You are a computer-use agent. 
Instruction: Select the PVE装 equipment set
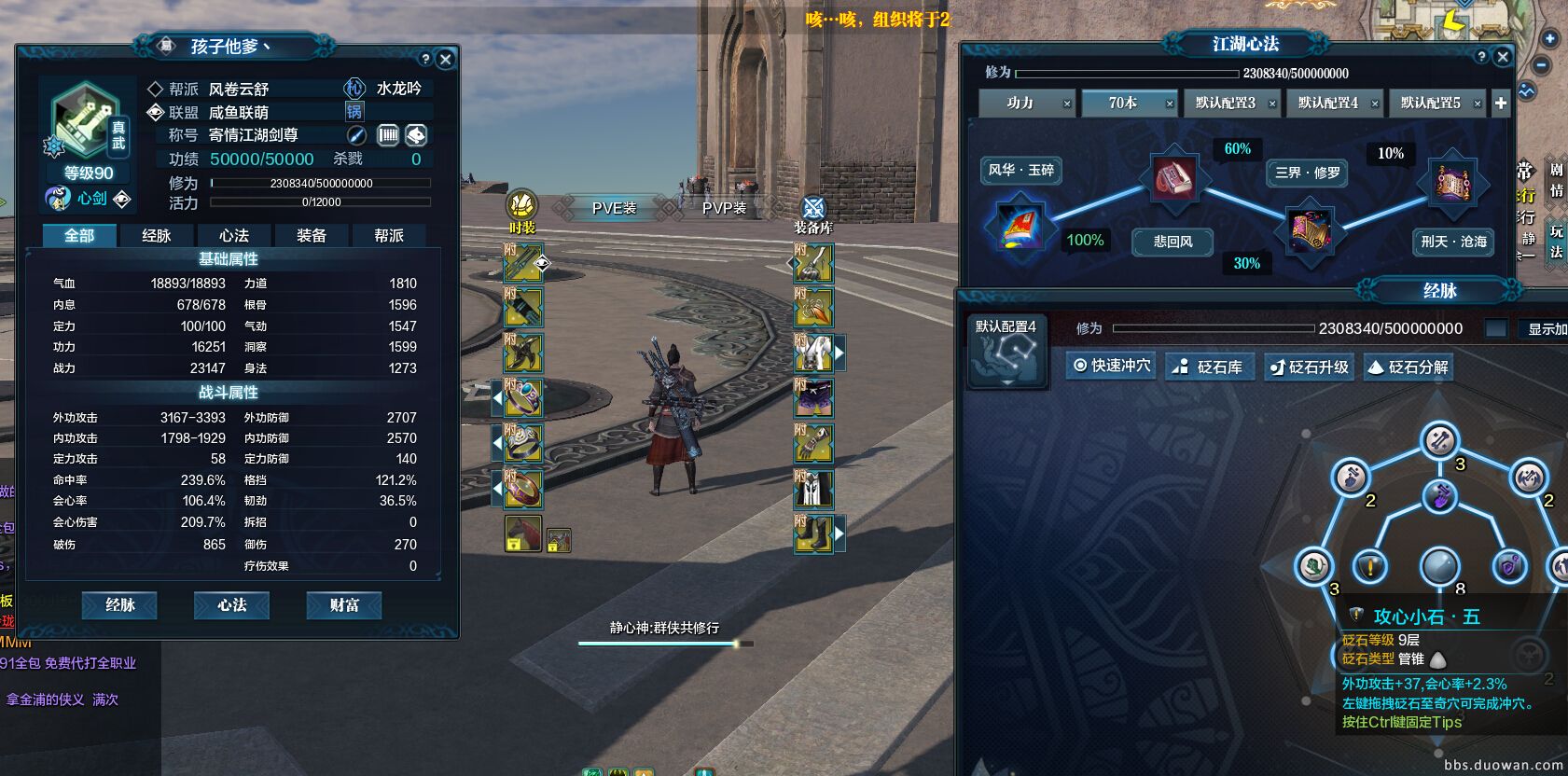(614, 208)
